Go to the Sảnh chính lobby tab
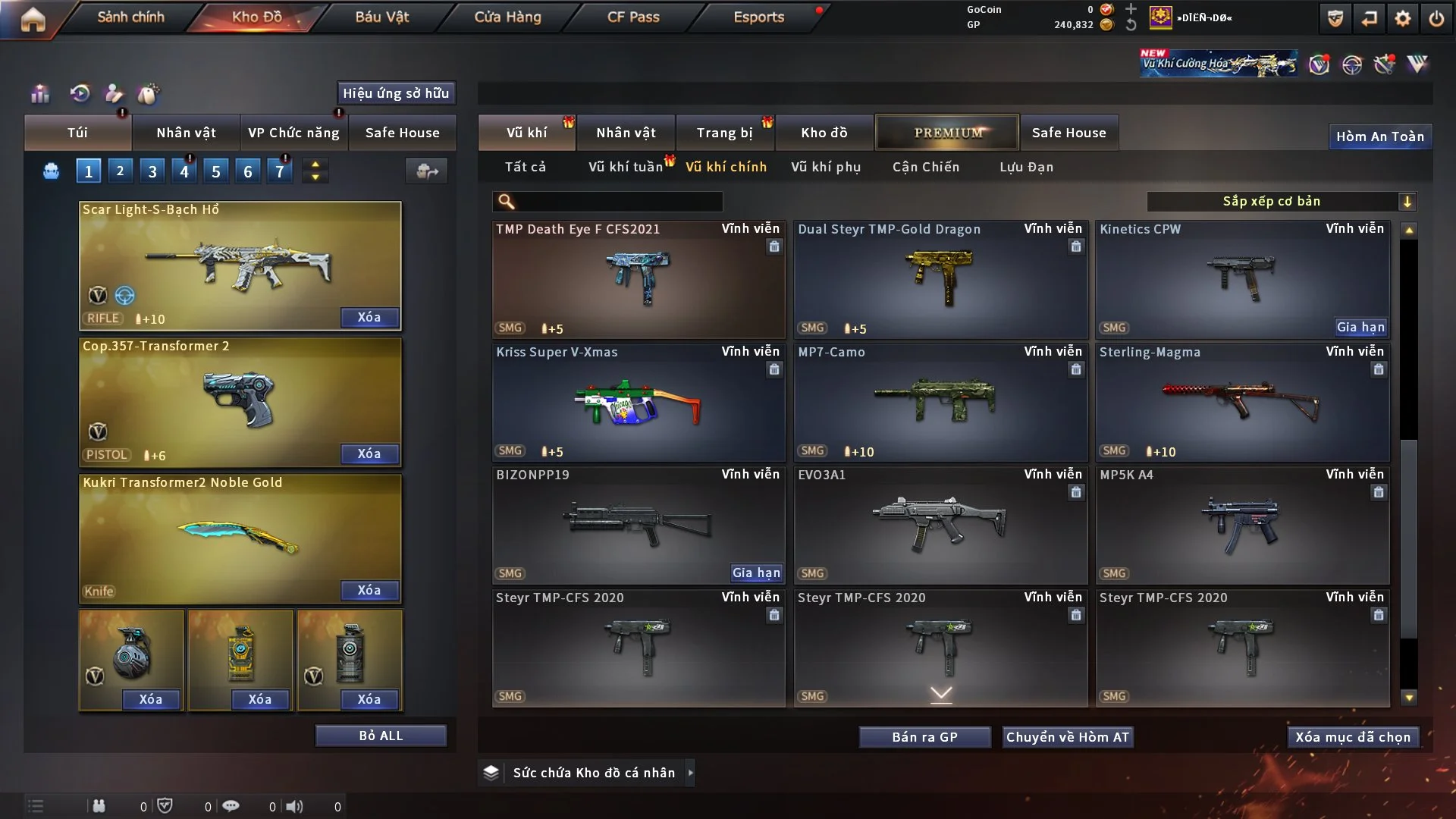 (130, 17)
